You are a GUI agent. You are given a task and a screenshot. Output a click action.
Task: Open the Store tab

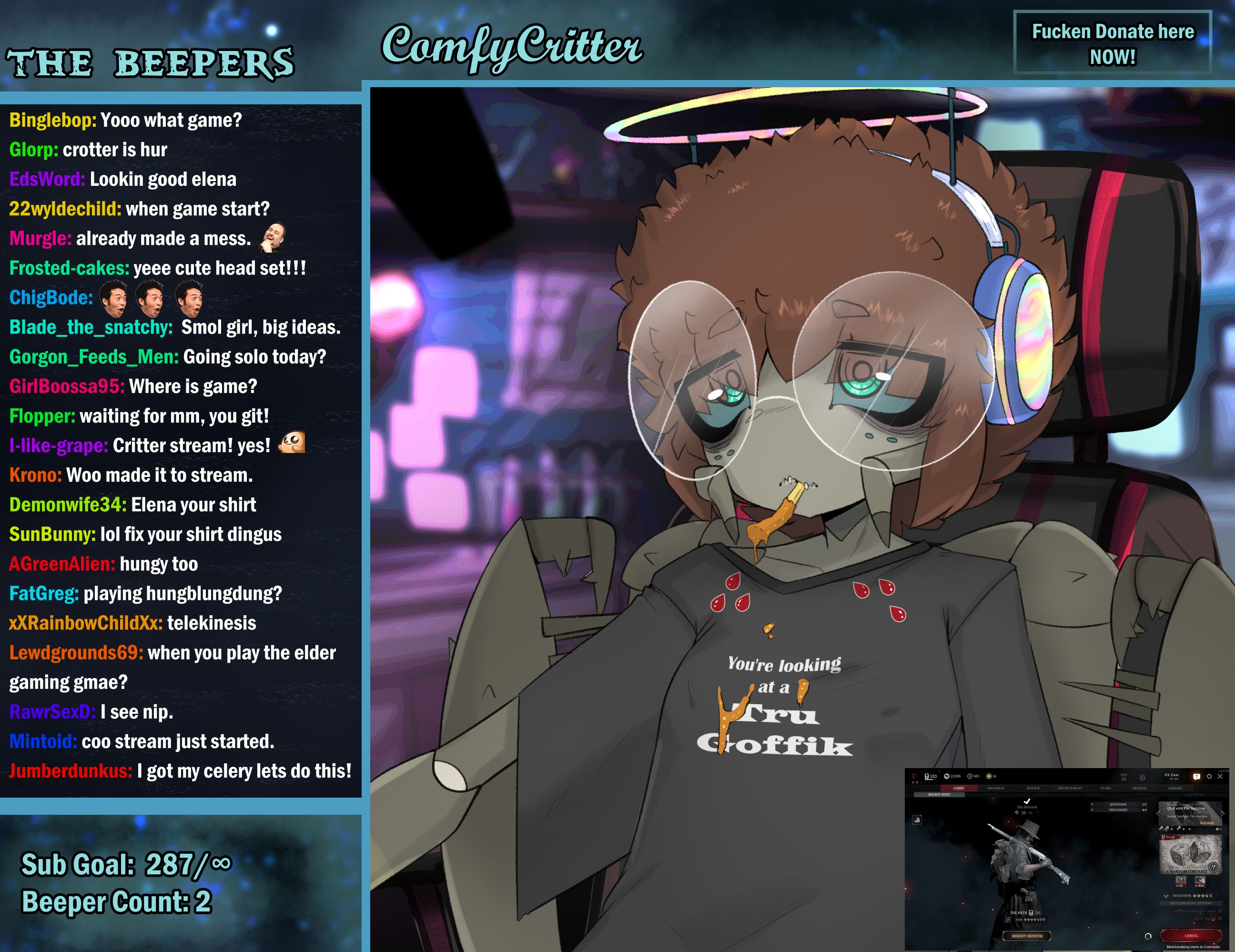[x=1105, y=788]
